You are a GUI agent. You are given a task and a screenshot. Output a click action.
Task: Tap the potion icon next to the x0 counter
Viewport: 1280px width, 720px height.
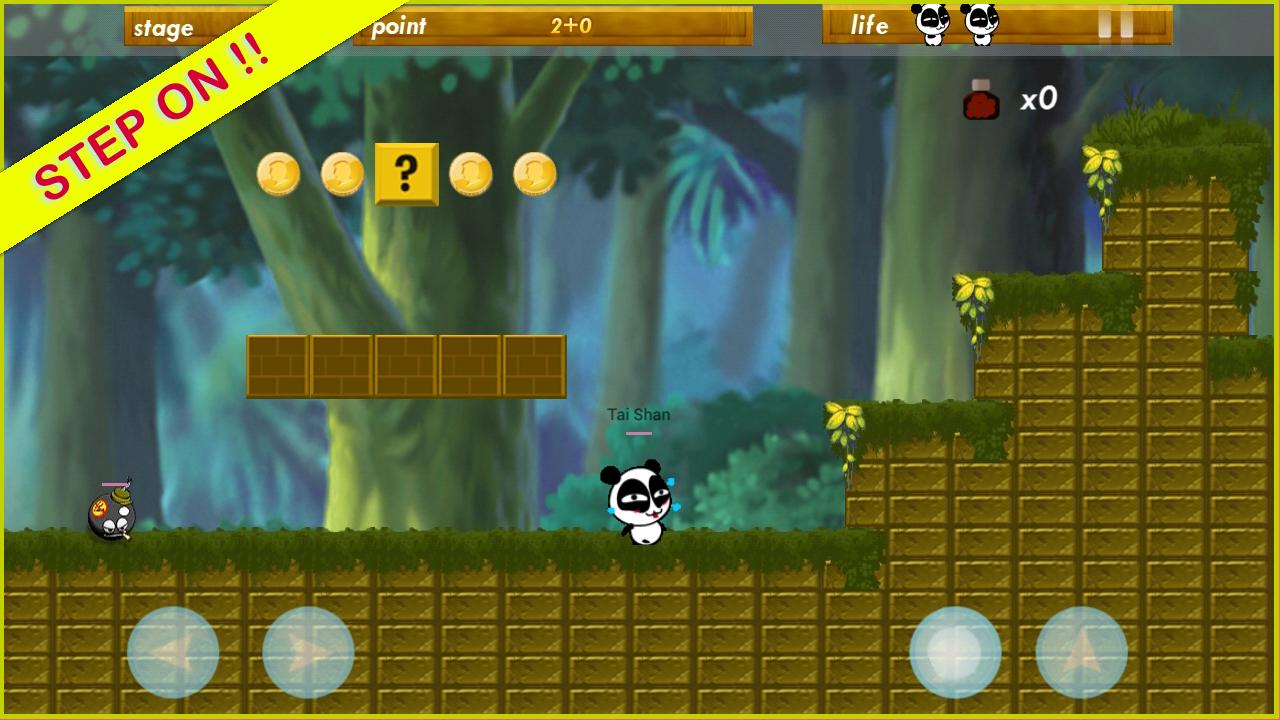[x=980, y=98]
